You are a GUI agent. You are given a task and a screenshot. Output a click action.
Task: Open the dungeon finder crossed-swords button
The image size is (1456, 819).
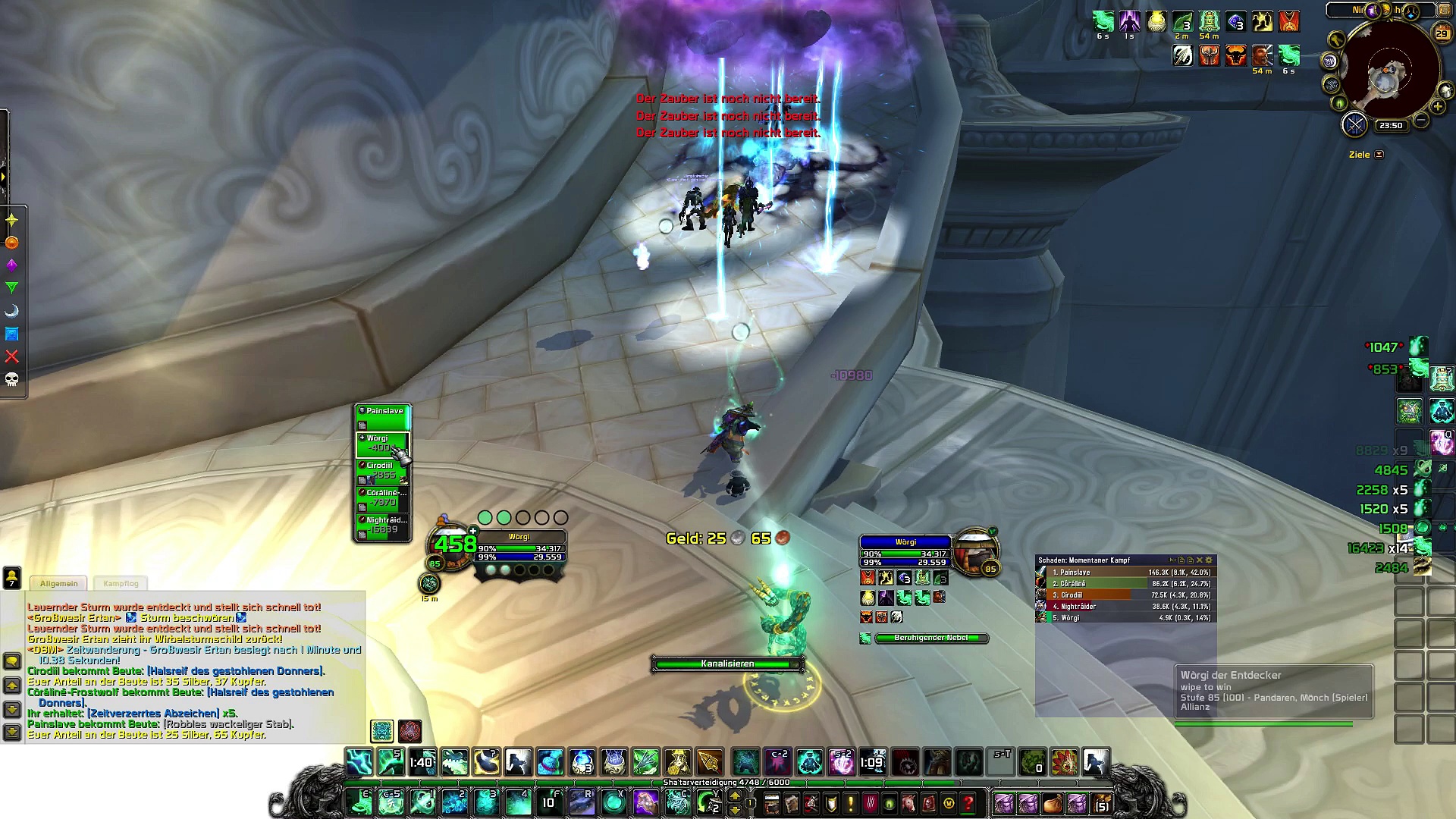point(1354,124)
